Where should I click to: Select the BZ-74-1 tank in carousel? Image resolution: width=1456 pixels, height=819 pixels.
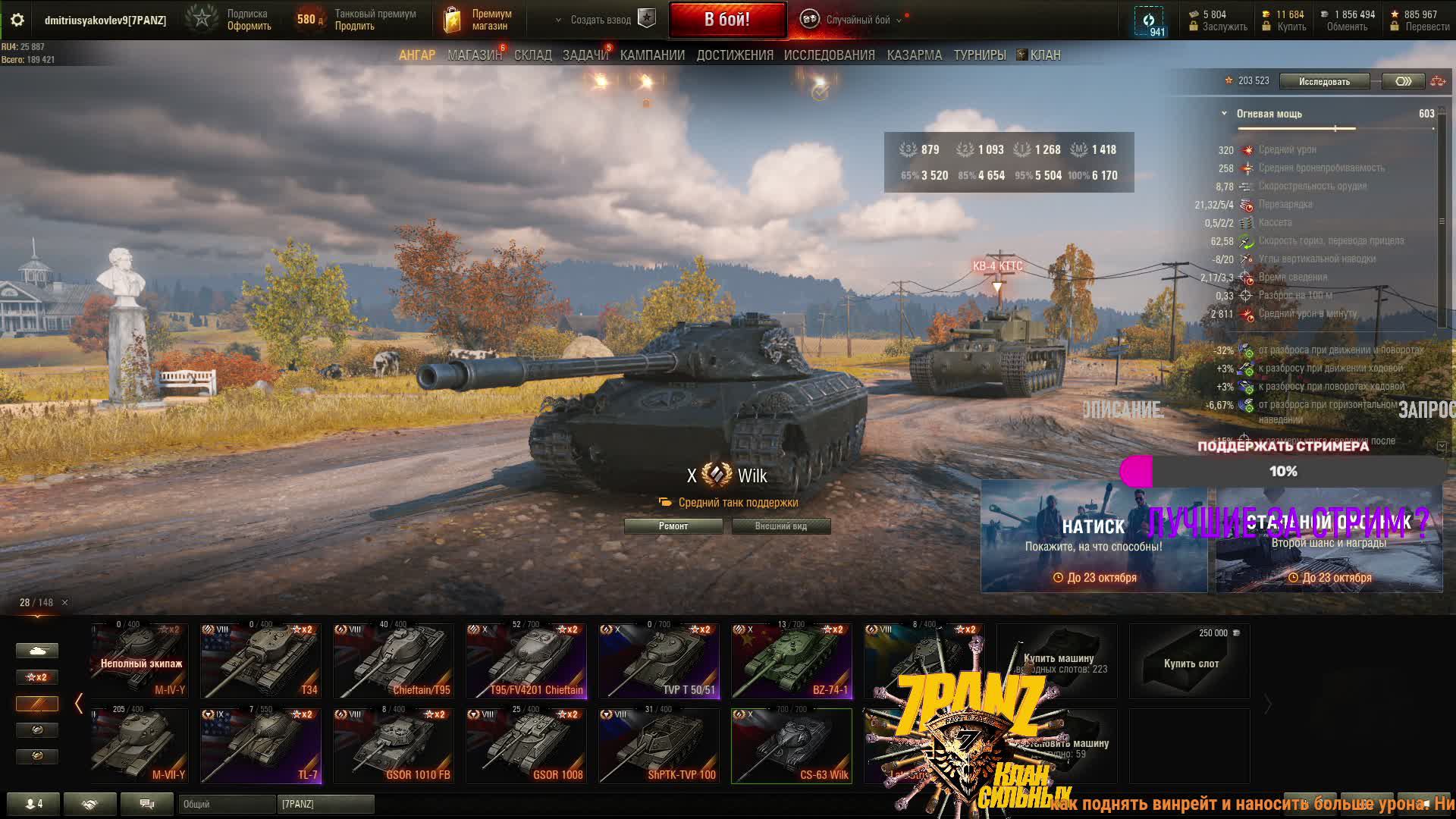(x=791, y=661)
